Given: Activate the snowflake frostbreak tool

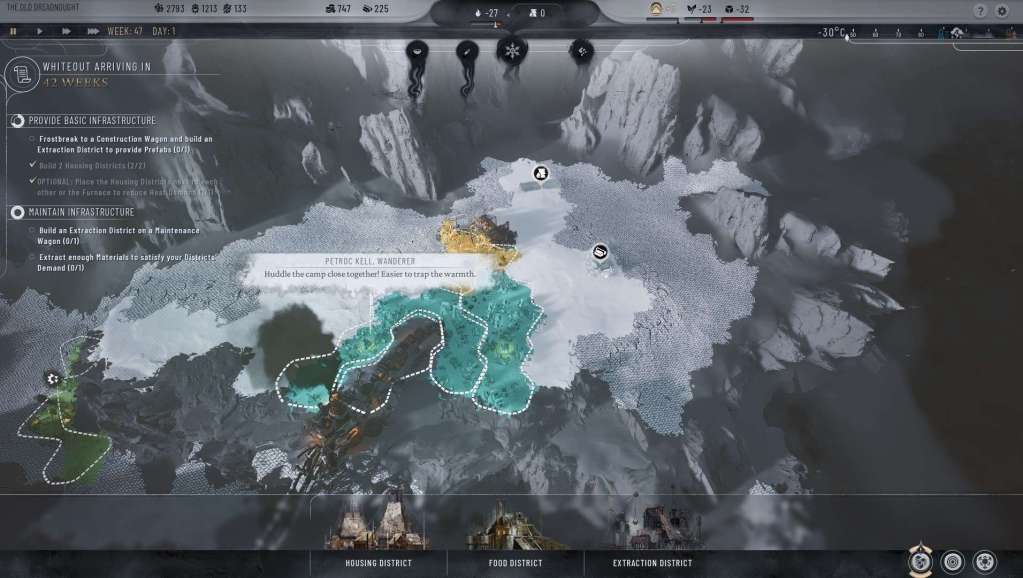Looking at the screenshot, I should point(512,50).
